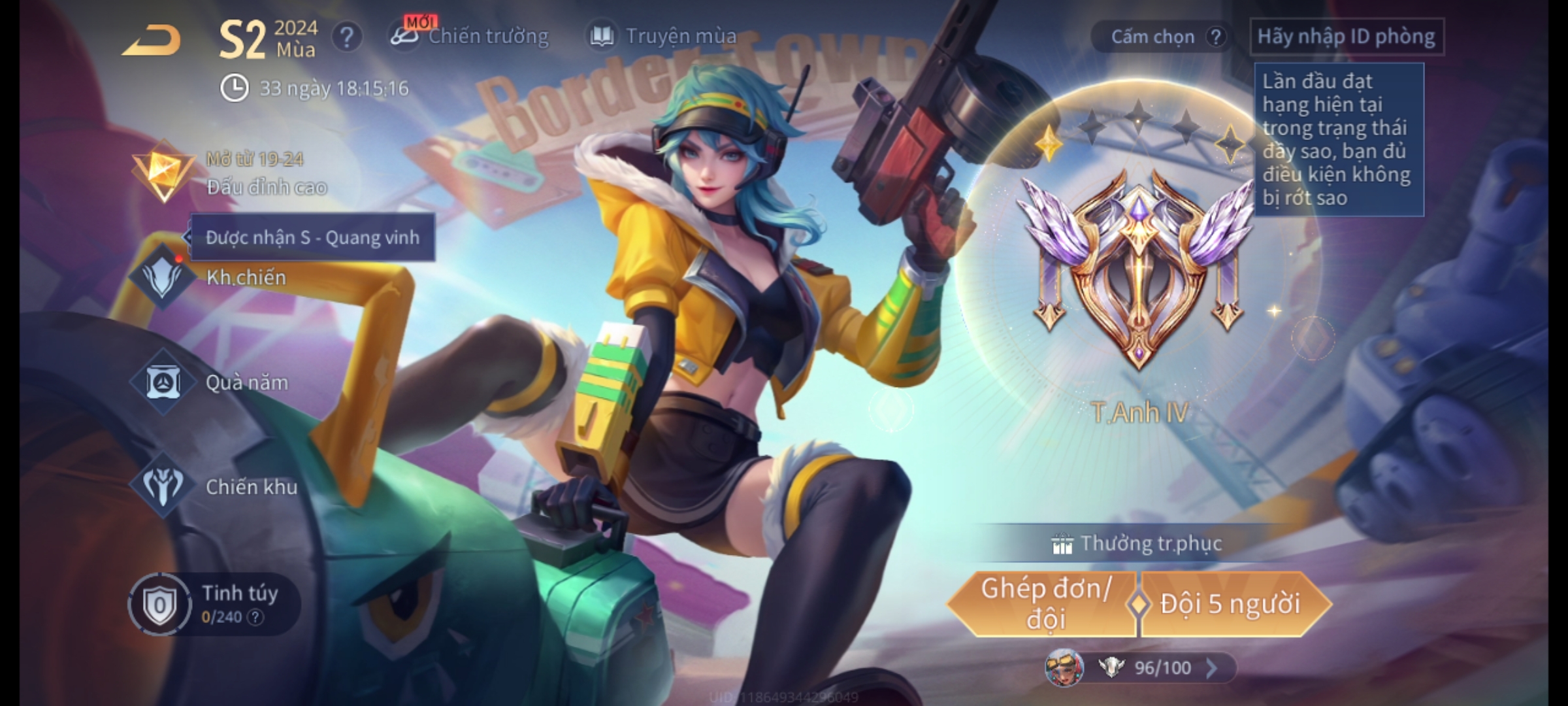Open the Chiến trường battlefield menu
This screenshot has width=1568, height=706.
[x=470, y=36]
